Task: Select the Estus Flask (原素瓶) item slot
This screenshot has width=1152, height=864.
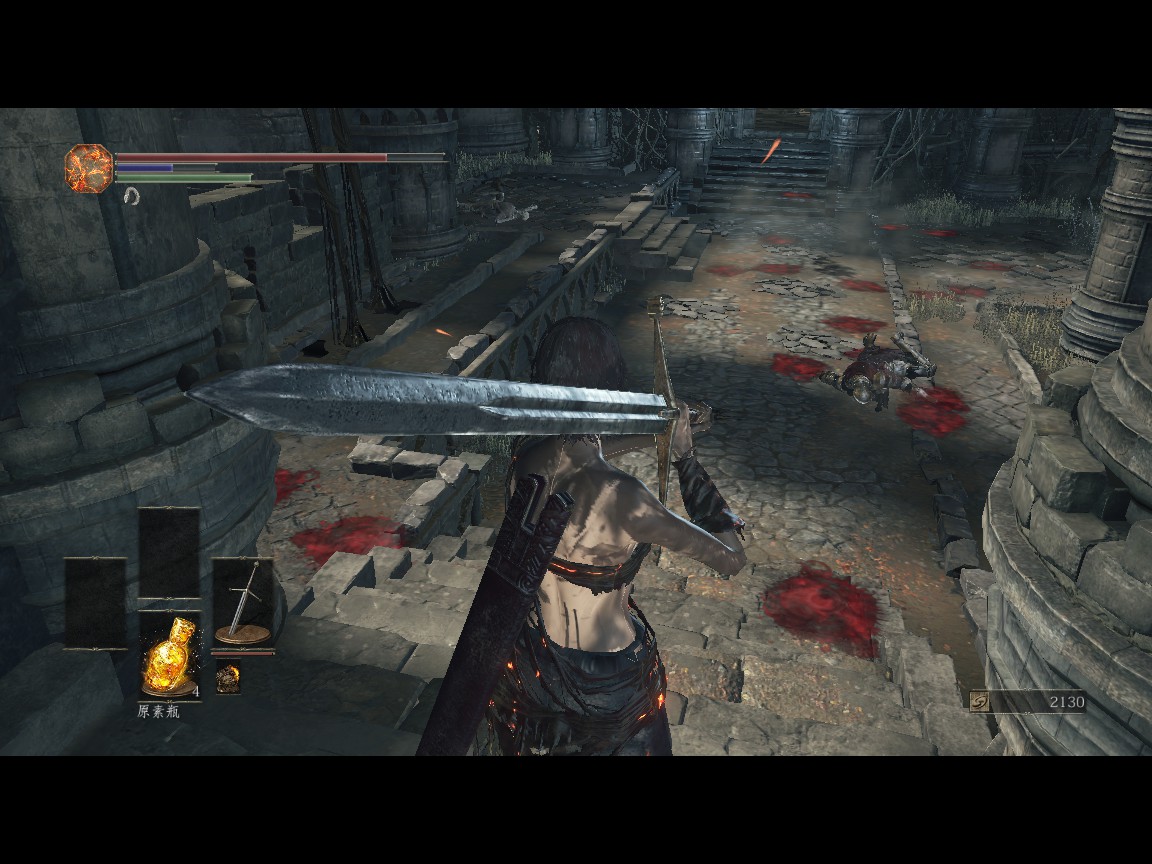Action: click(x=169, y=656)
